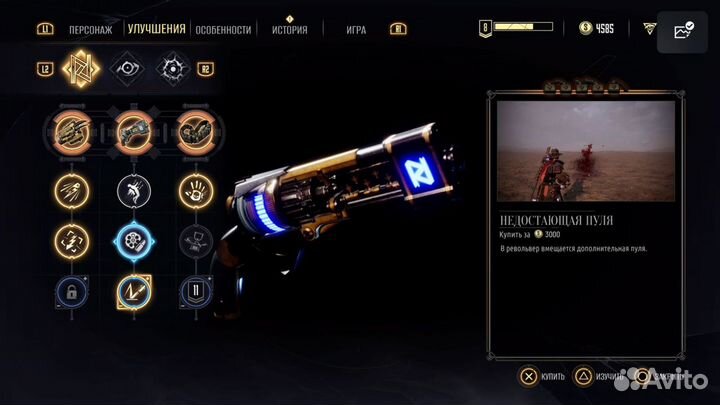This screenshot has height=405, width=720.
Task: Select the highlighted revolver cylinder upgrade
Action: click(x=133, y=240)
